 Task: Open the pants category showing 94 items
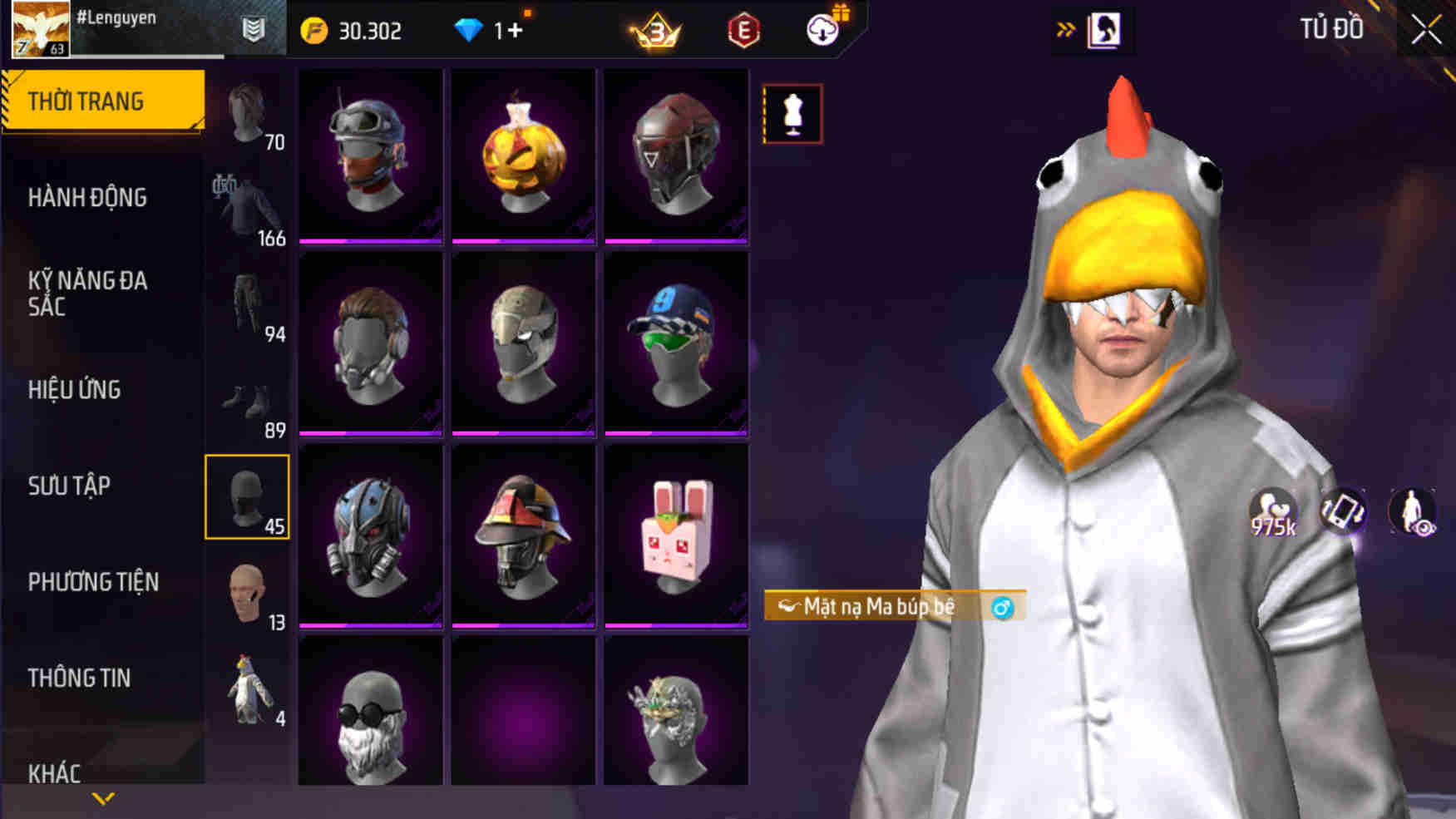248,303
